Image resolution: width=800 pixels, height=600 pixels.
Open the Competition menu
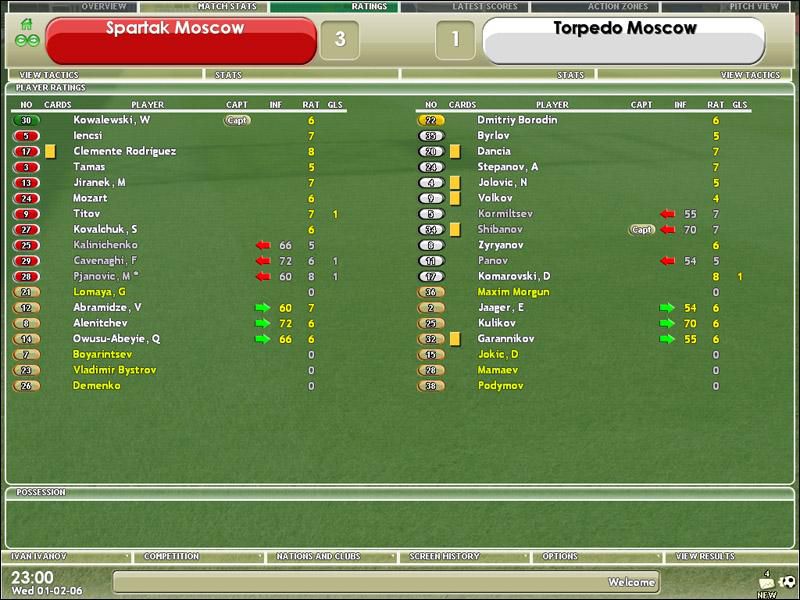pos(171,557)
